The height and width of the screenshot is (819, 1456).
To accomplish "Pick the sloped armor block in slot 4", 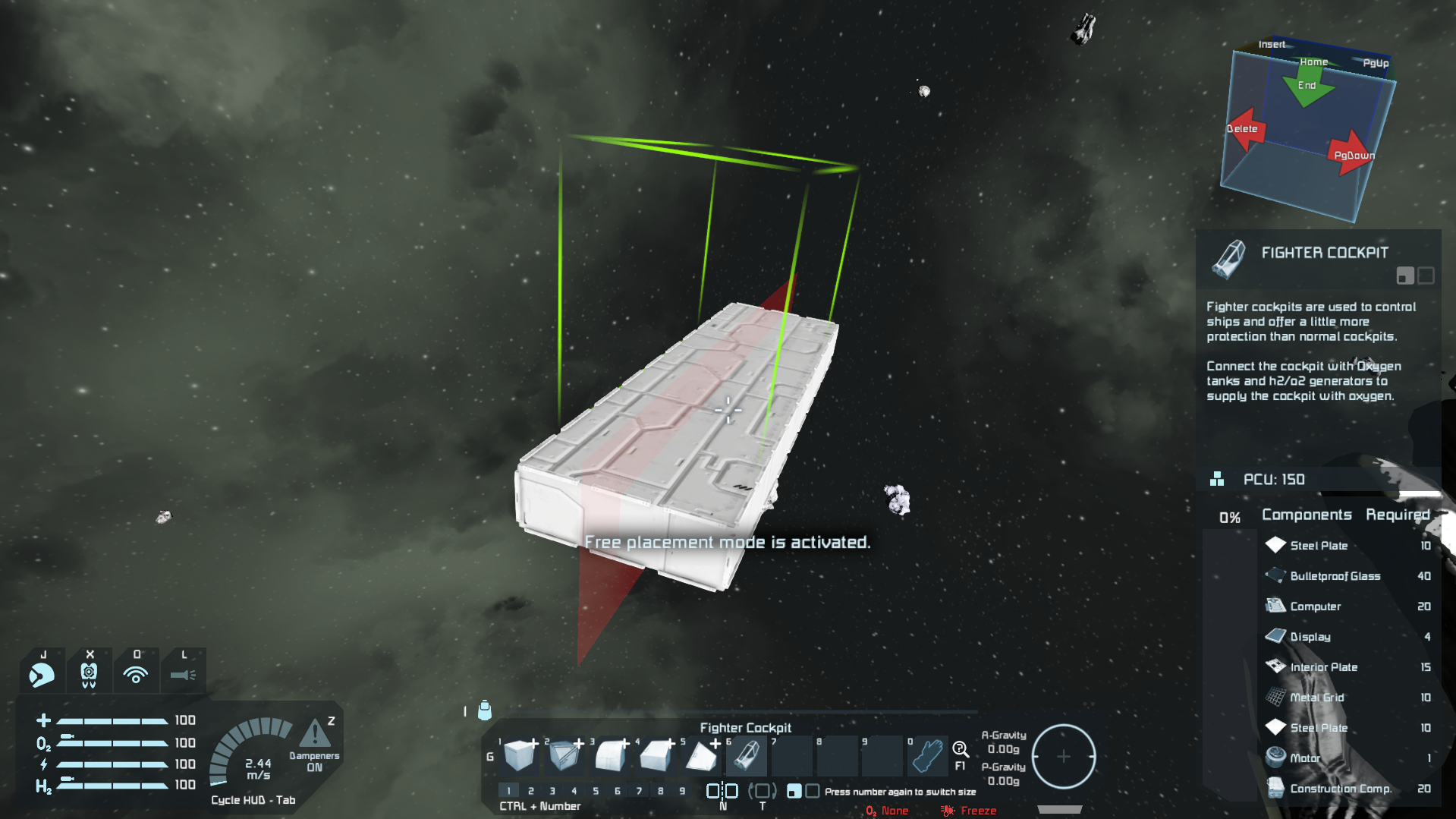I will 656,756.
